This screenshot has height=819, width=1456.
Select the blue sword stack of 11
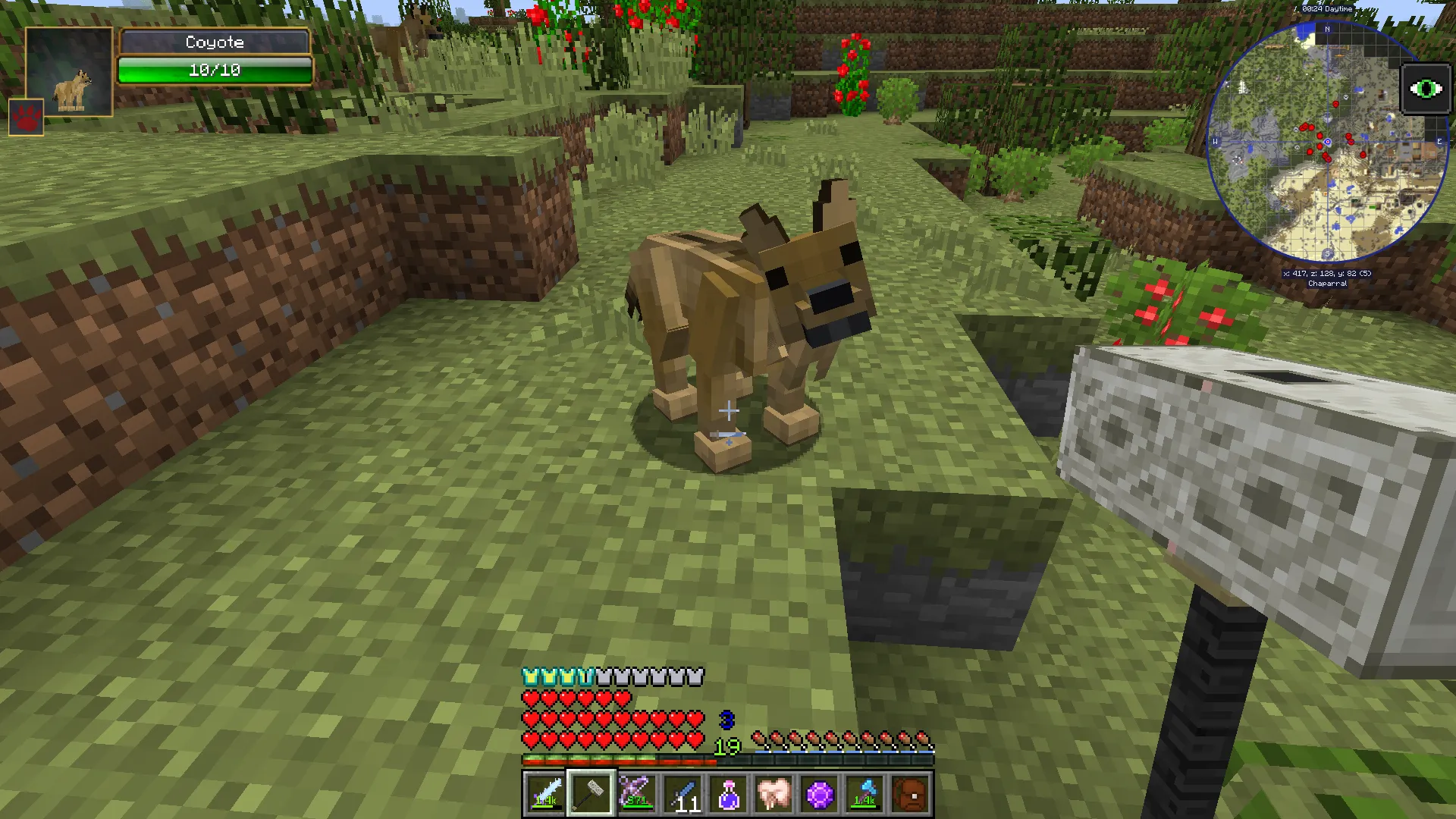pyautogui.click(x=682, y=794)
